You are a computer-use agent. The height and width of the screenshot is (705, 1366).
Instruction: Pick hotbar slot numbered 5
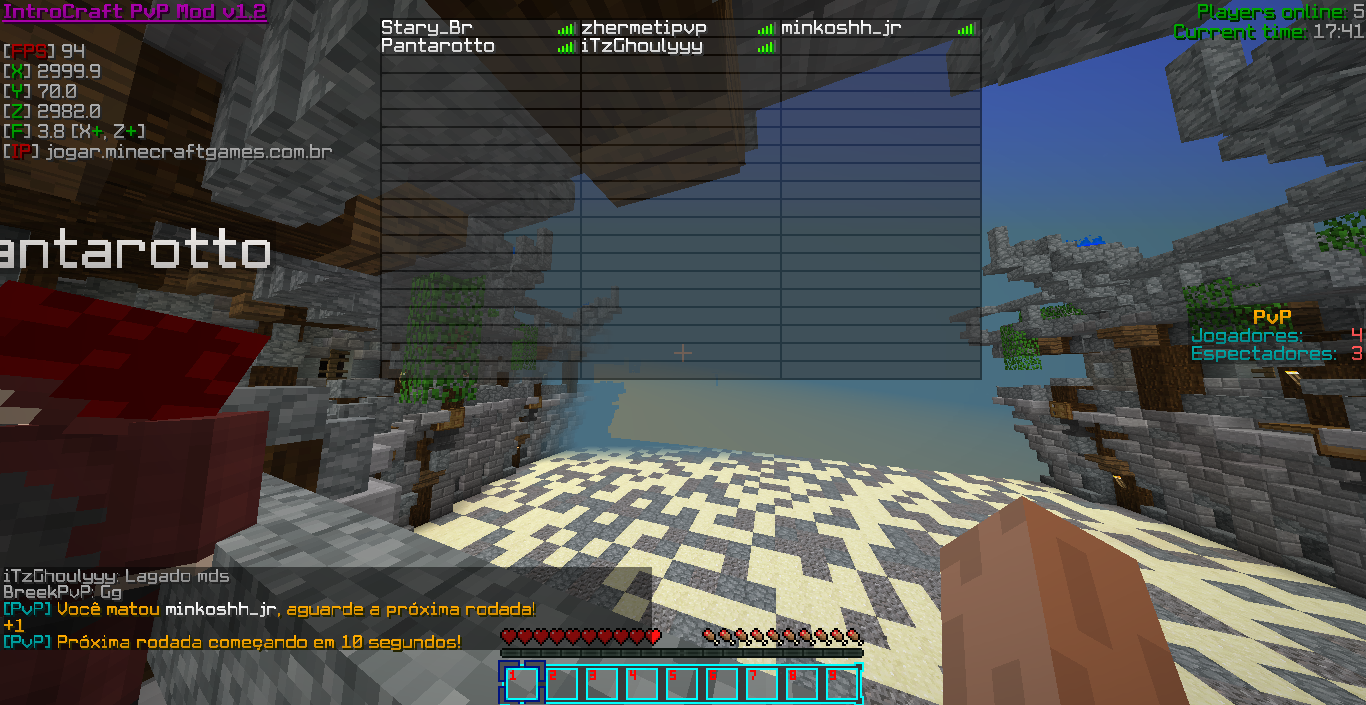[681, 684]
